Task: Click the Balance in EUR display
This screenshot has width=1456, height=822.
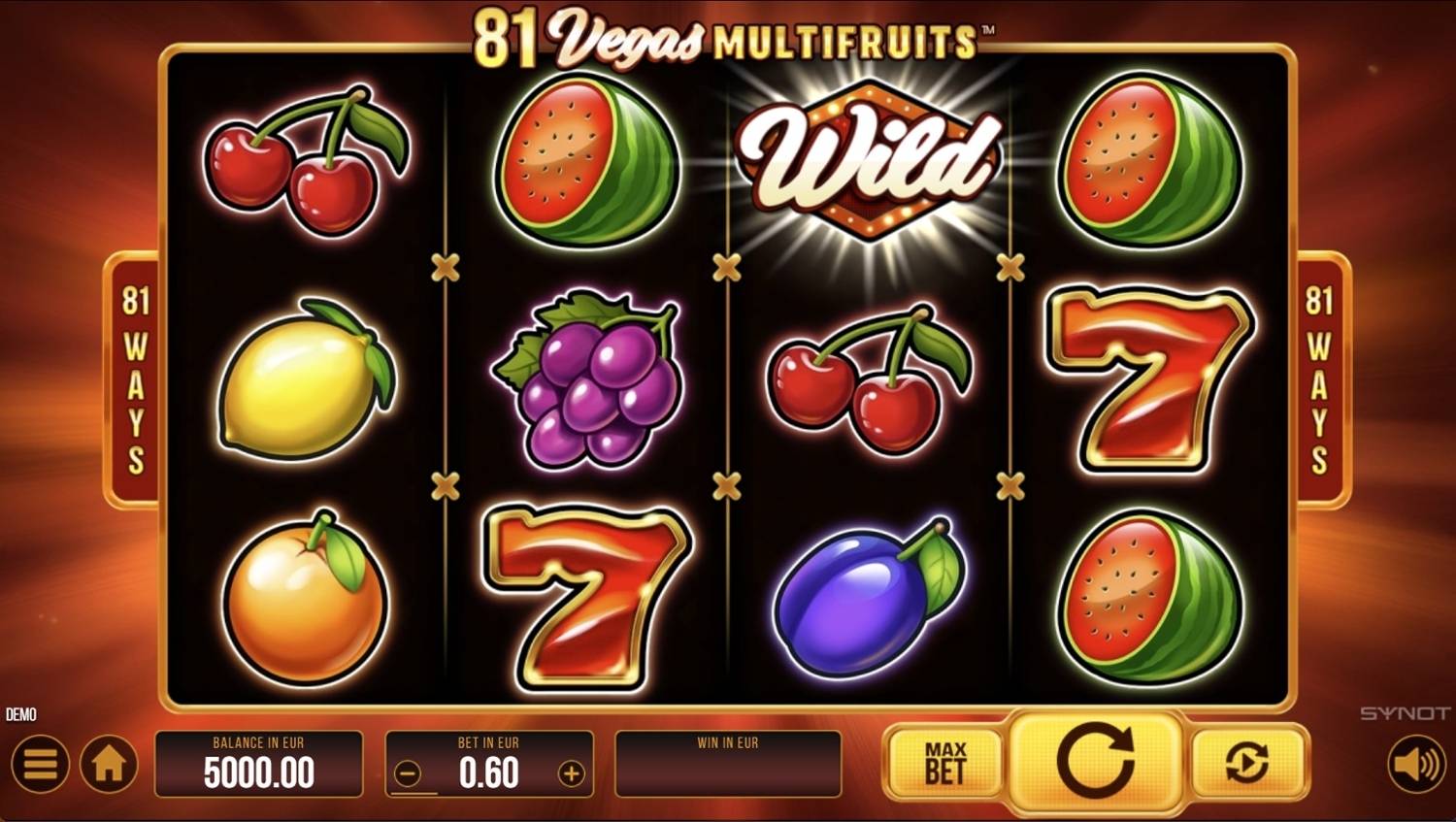Action: point(258,765)
